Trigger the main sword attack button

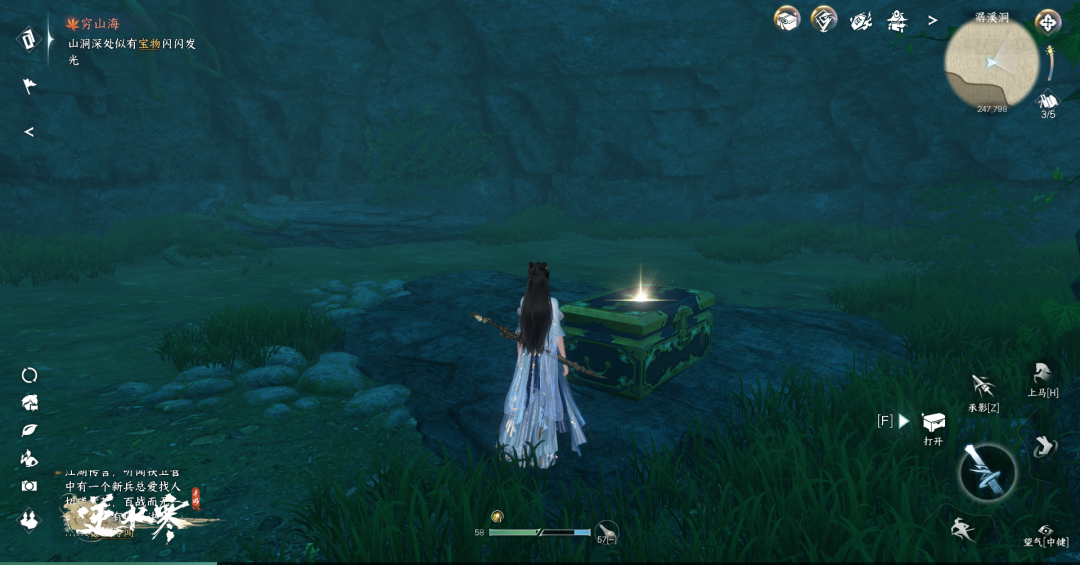point(988,472)
